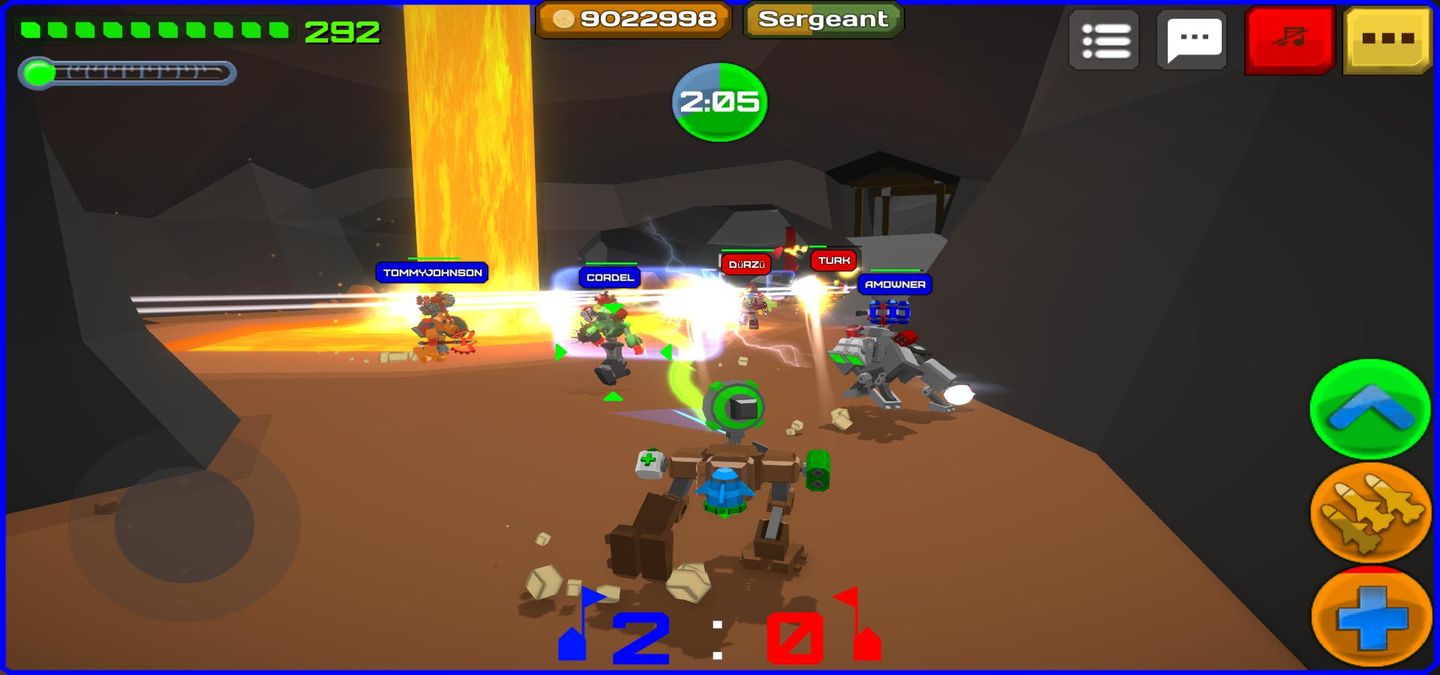Activate the blue cross repair button
Viewport: 1440px width, 675px height.
1370,617
